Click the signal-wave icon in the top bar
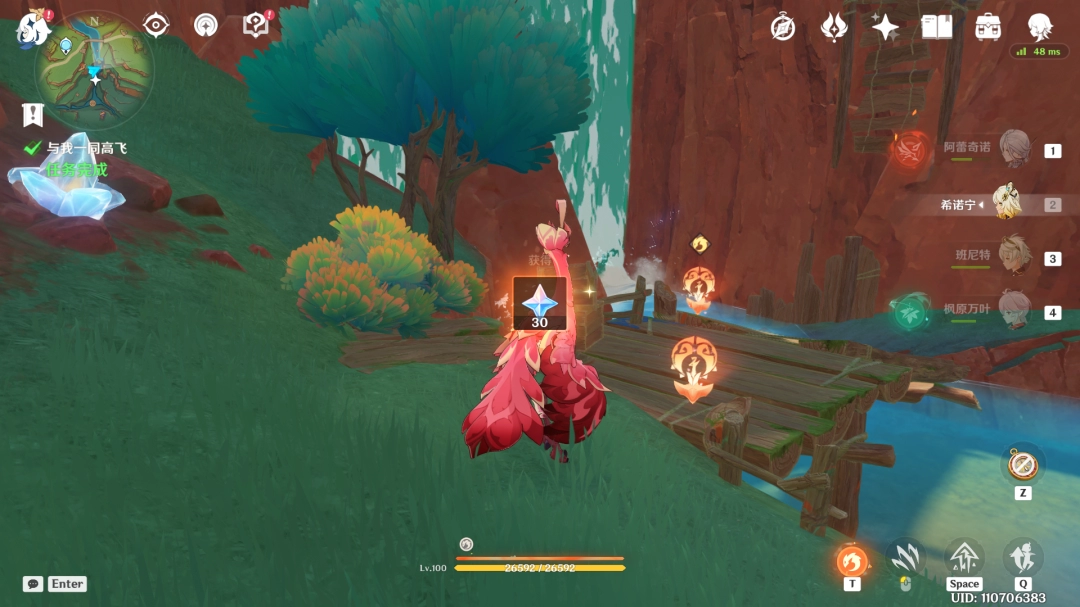The width and height of the screenshot is (1080, 607). click(x=206, y=25)
